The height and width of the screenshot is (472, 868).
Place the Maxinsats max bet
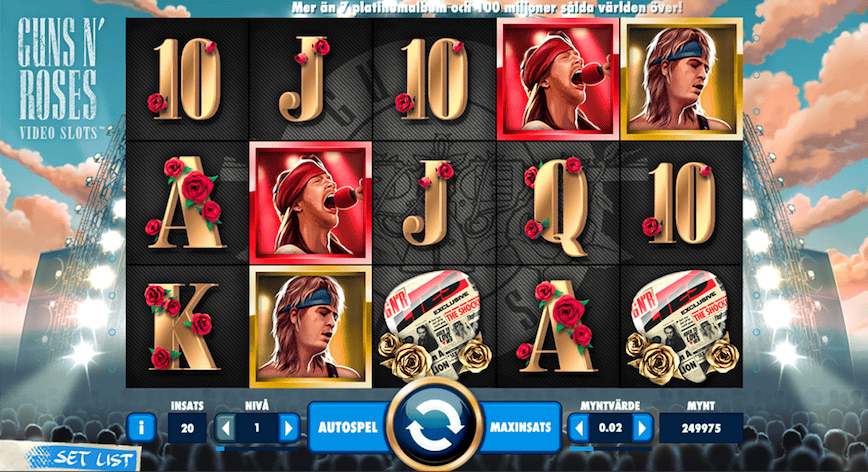(x=521, y=427)
